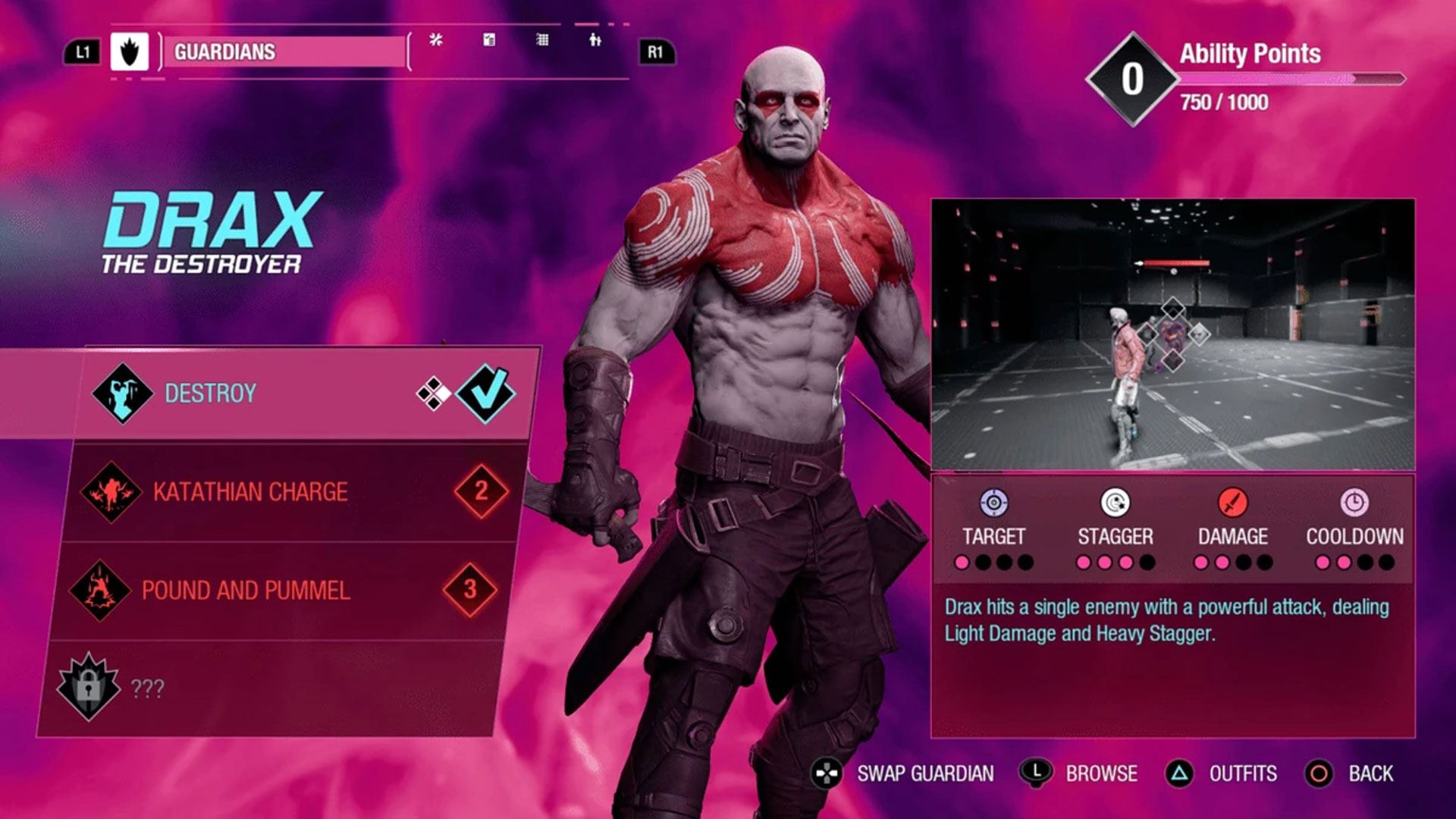Click the Ability Points counter diamond
The height and width of the screenshot is (819, 1456).
click(1132, 79)
